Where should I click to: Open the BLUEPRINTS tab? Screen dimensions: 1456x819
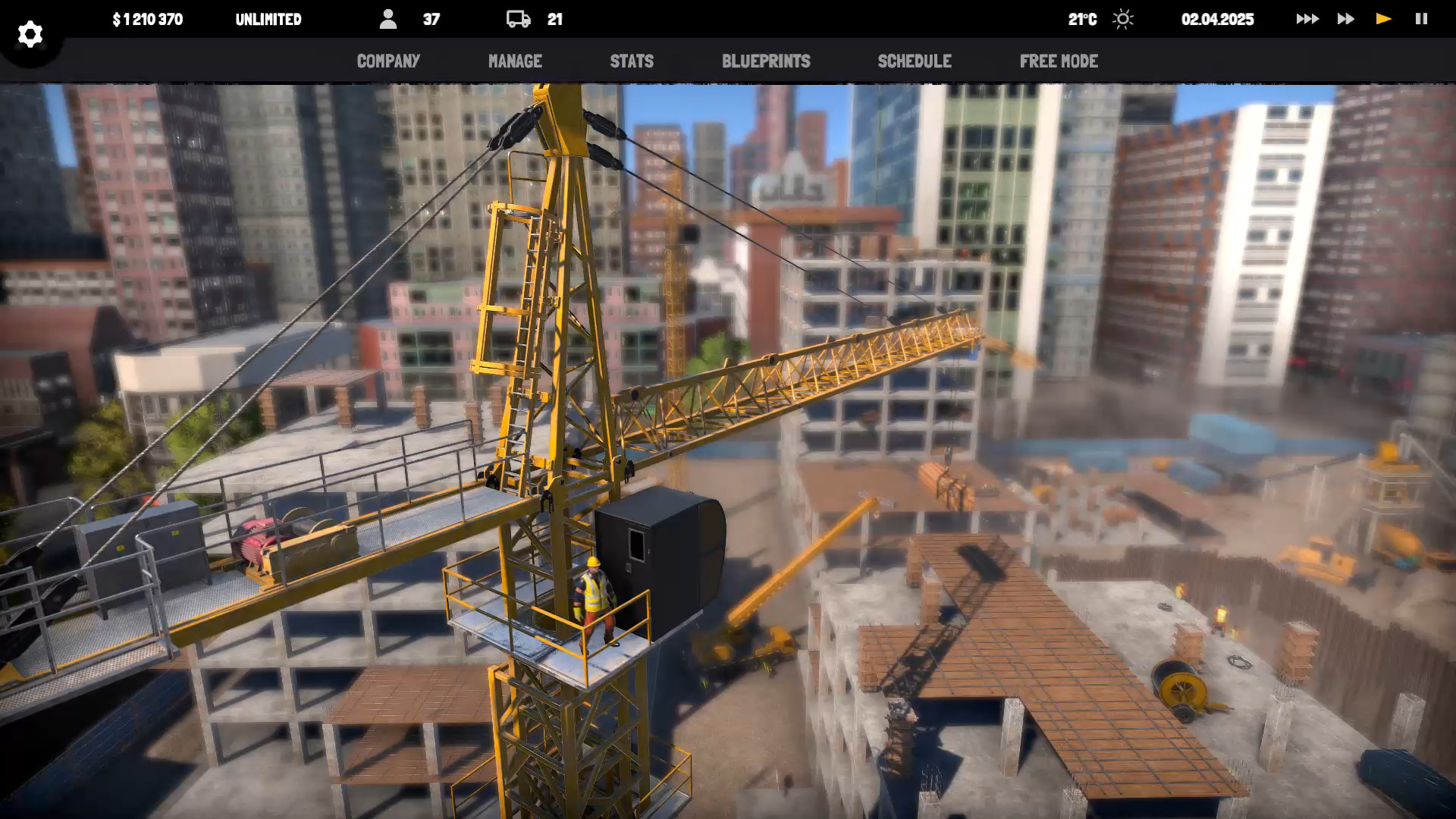(766, 61)
